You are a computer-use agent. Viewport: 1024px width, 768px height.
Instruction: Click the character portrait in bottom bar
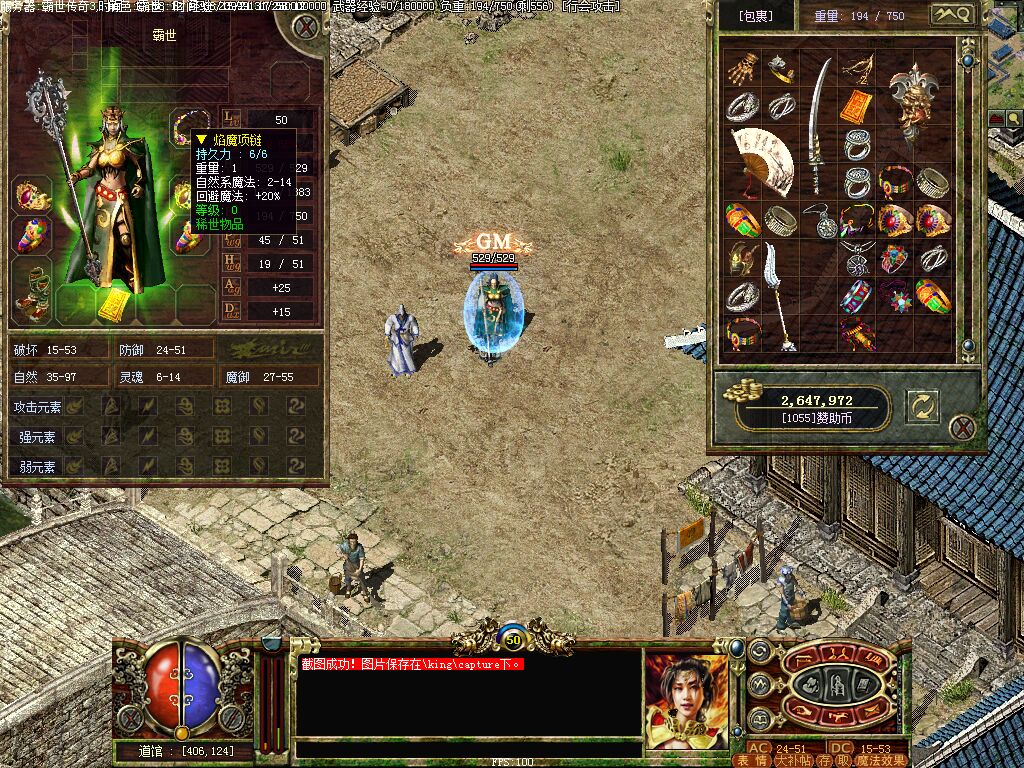coord(686,699)
